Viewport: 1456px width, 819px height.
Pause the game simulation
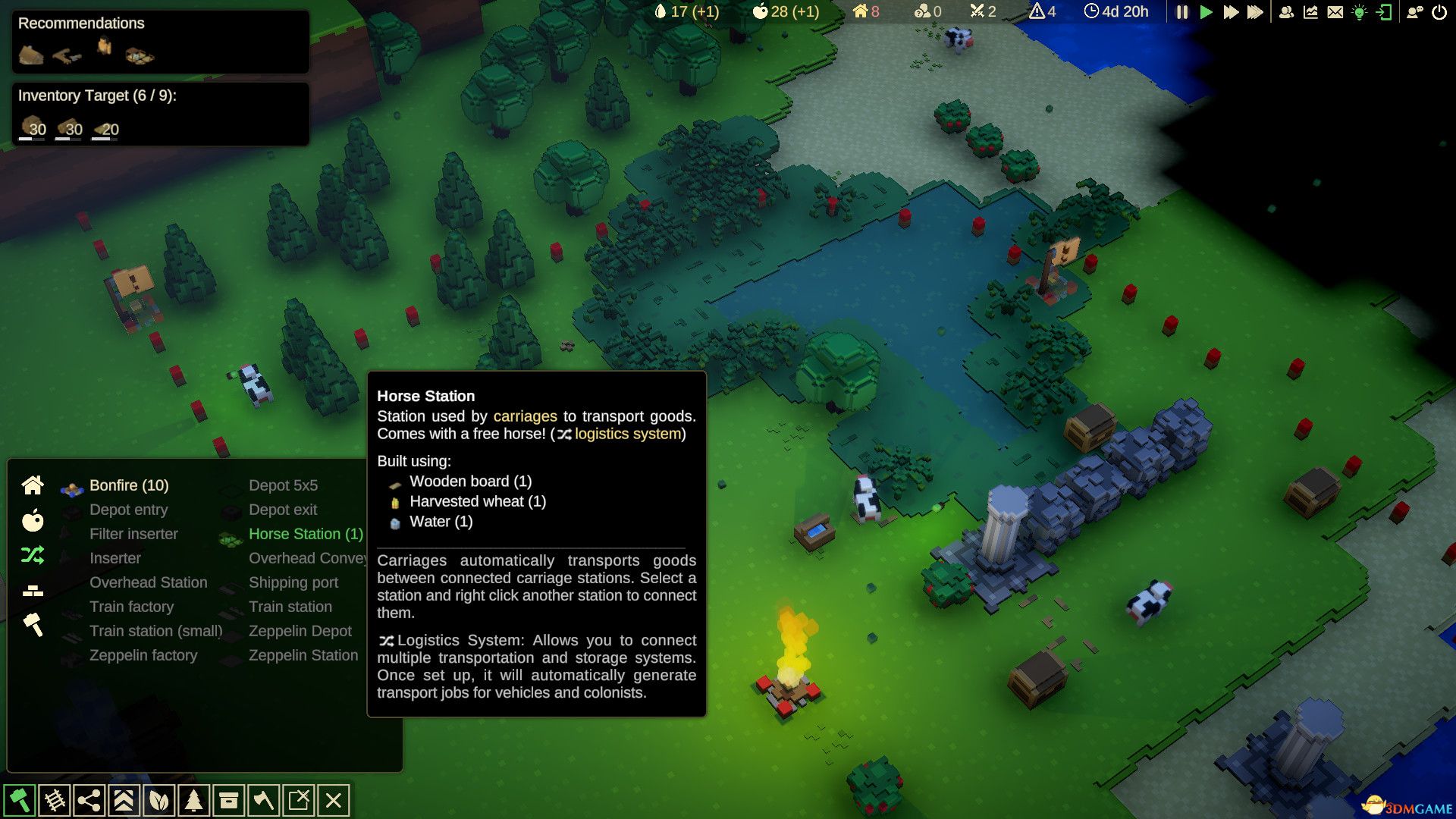[x=1182, y=12]
